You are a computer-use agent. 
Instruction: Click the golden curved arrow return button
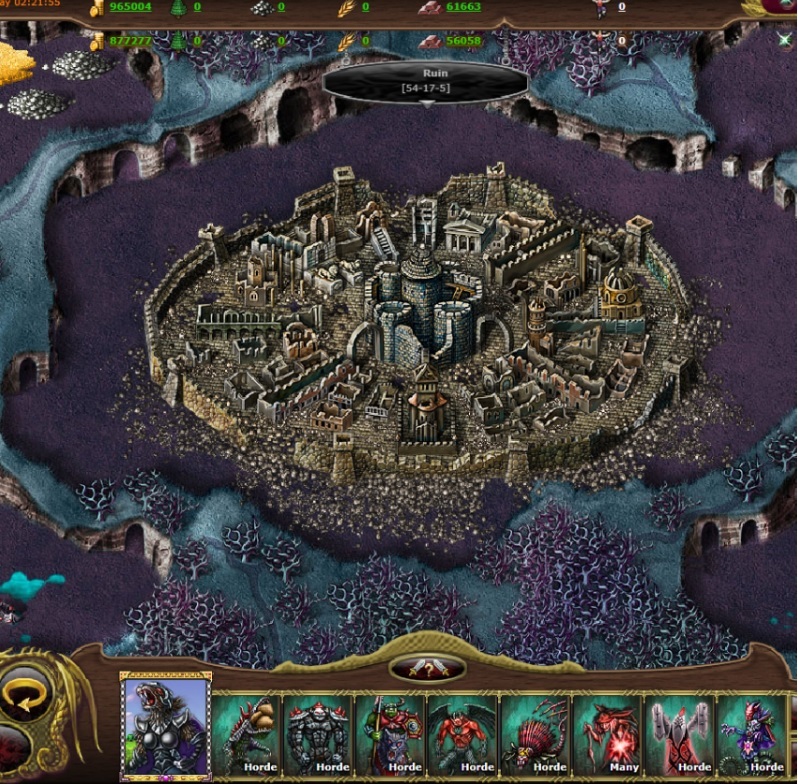pyautogui.click(x=22, y=693)
